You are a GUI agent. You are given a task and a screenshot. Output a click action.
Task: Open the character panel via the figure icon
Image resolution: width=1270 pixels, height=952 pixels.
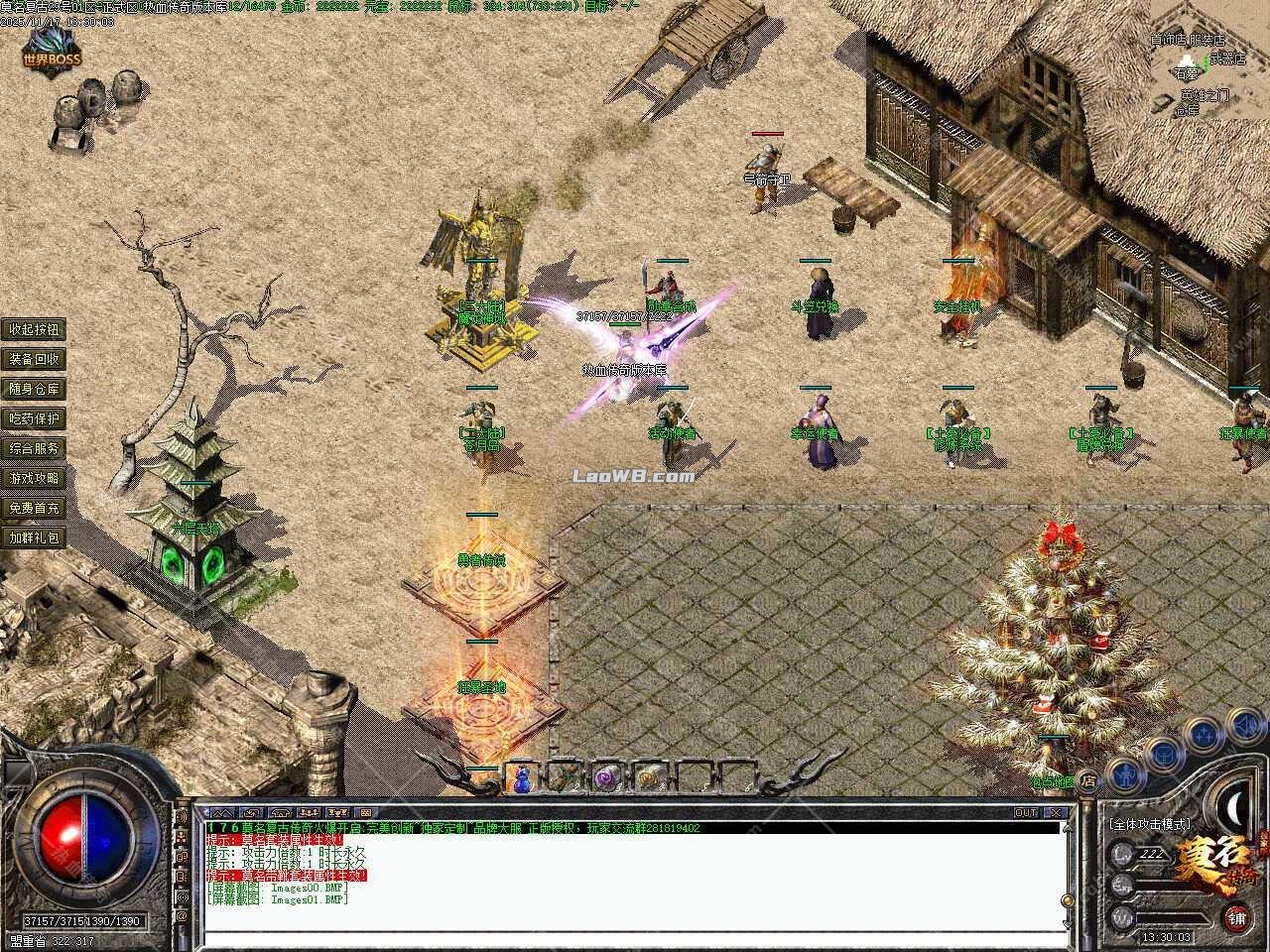(1126, 777)
